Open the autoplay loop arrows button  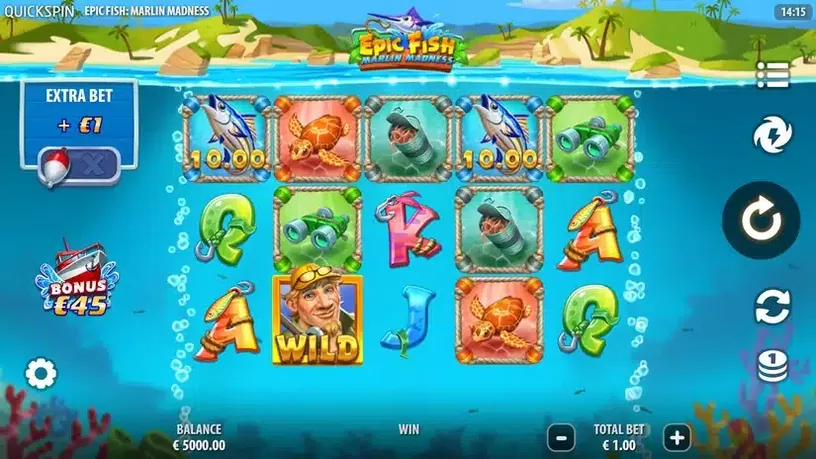click(772, 307)
